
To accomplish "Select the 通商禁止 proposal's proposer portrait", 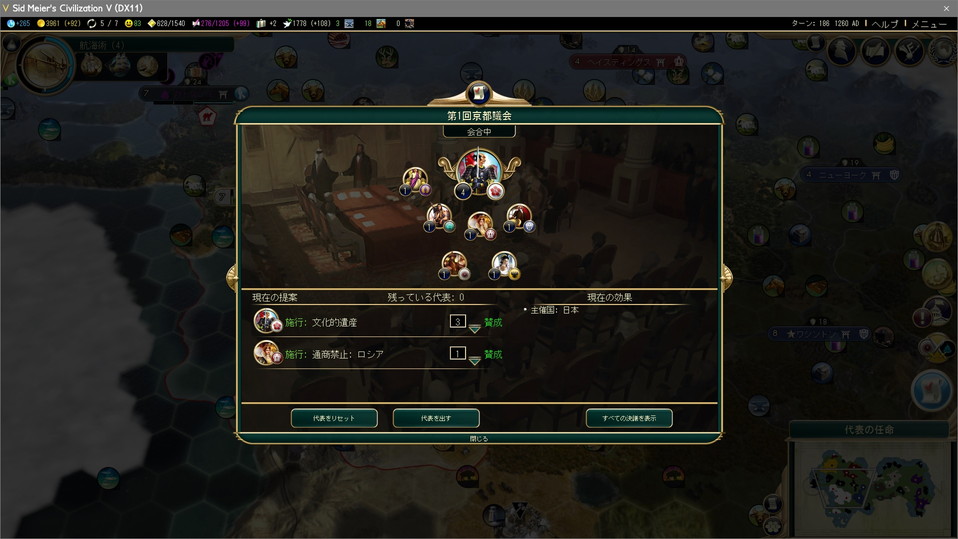I will (x=267, y=353).
